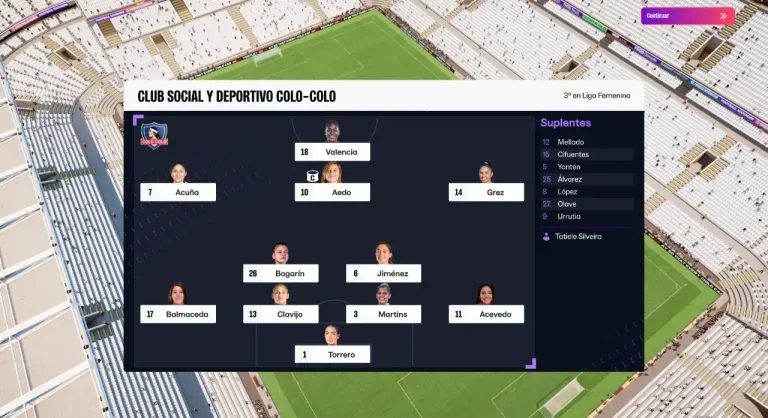Click the Continuar button

click(687, 16)
